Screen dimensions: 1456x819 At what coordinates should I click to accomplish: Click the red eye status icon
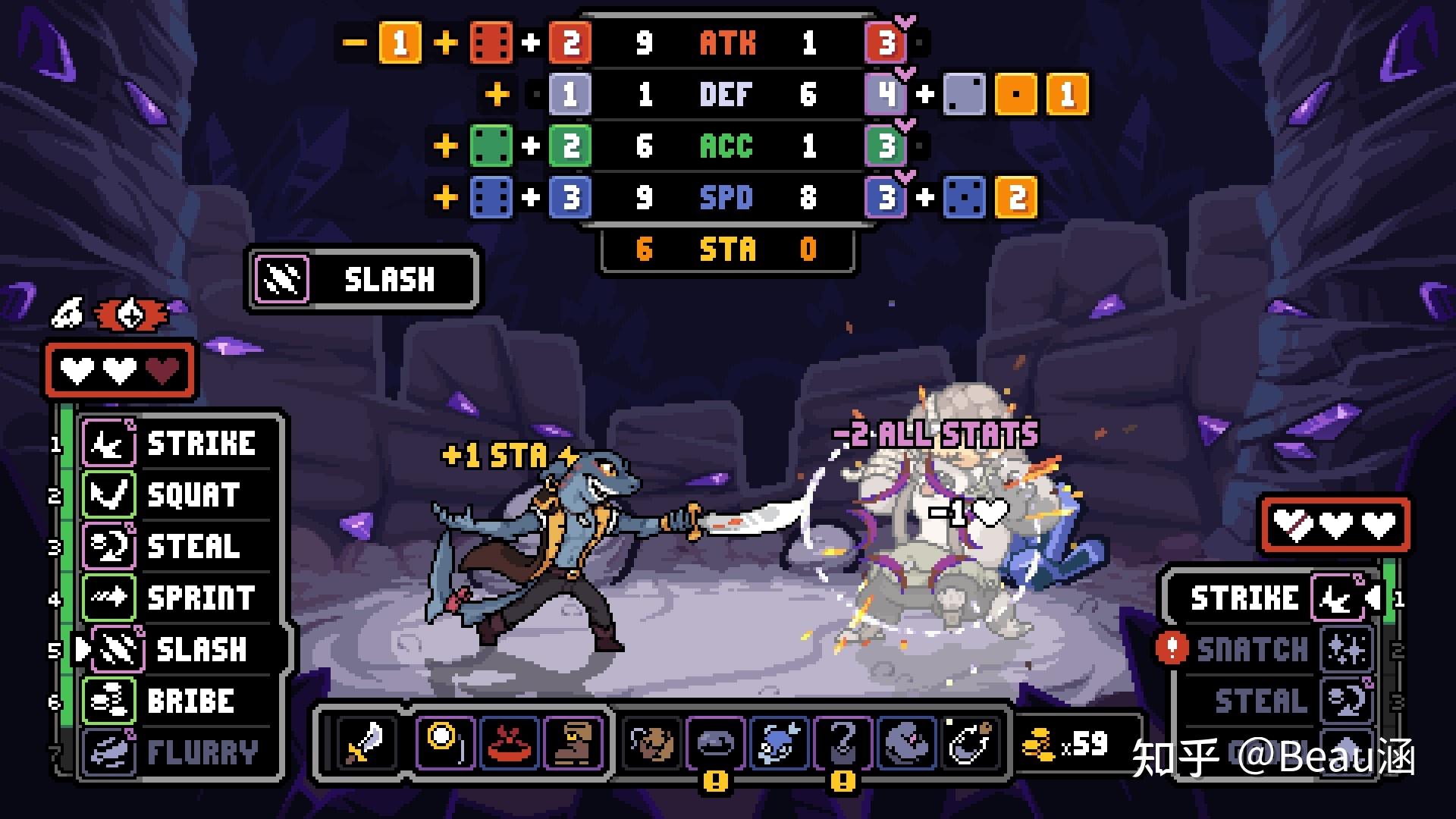point(130,315)
